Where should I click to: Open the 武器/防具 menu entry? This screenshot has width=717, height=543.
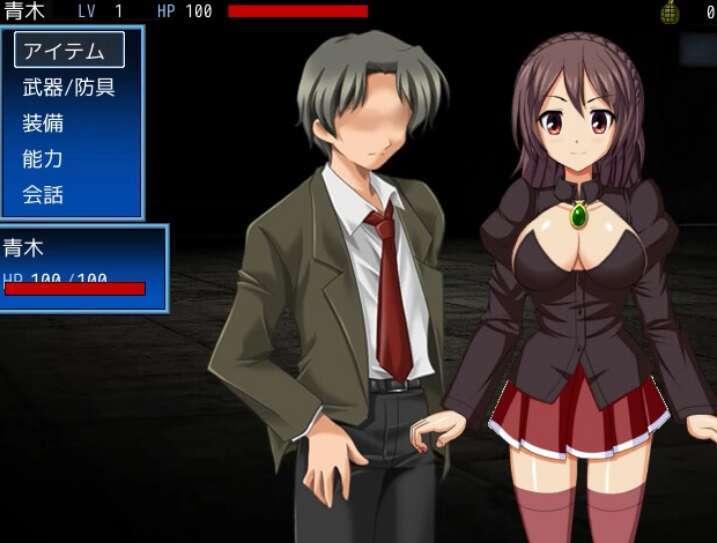tap(69, 87)
